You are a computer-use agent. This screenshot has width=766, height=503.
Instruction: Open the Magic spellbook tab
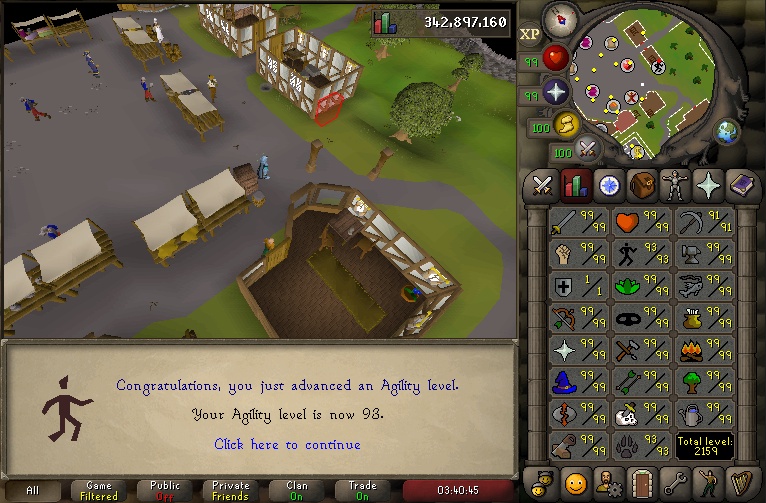click(x=739, y=185)
